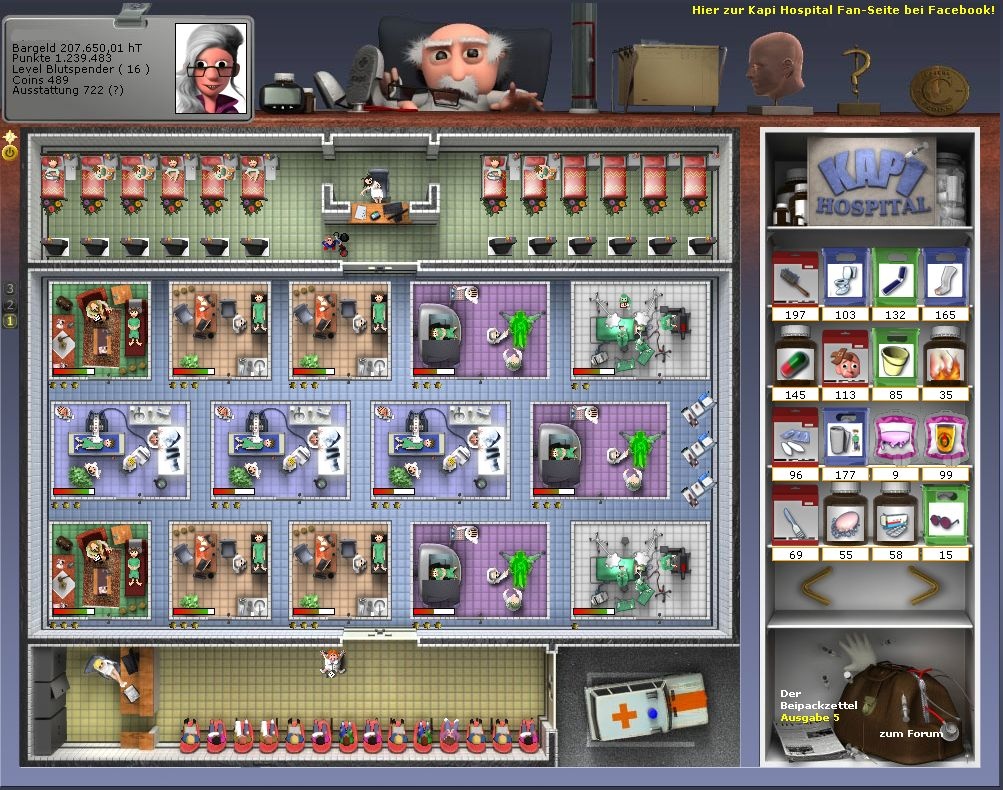This screenshot has height=790, width=1003.
Task: Go to the forum via 'zum Forum'
Action: point(910,734)
